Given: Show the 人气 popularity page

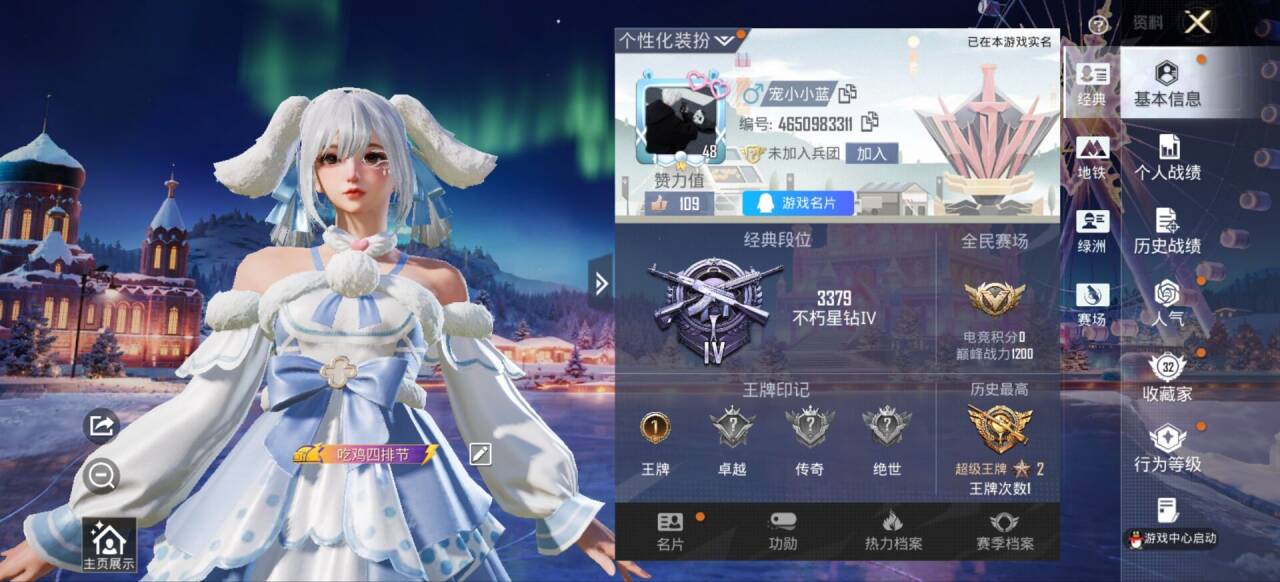Looking at the screenshot, I should click(x=1167, y=304).
